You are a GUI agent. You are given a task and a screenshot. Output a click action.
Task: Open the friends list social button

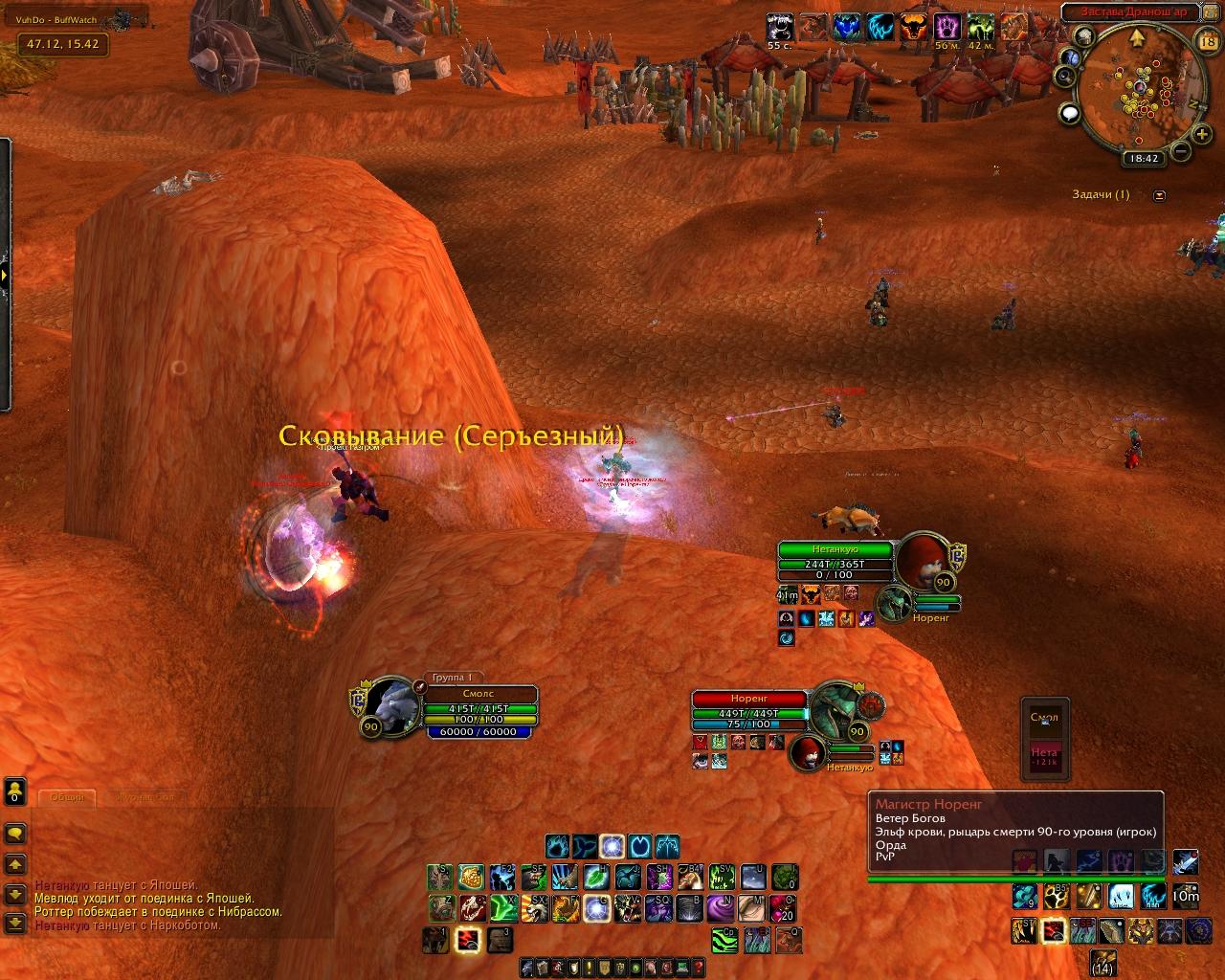[15, 791]
